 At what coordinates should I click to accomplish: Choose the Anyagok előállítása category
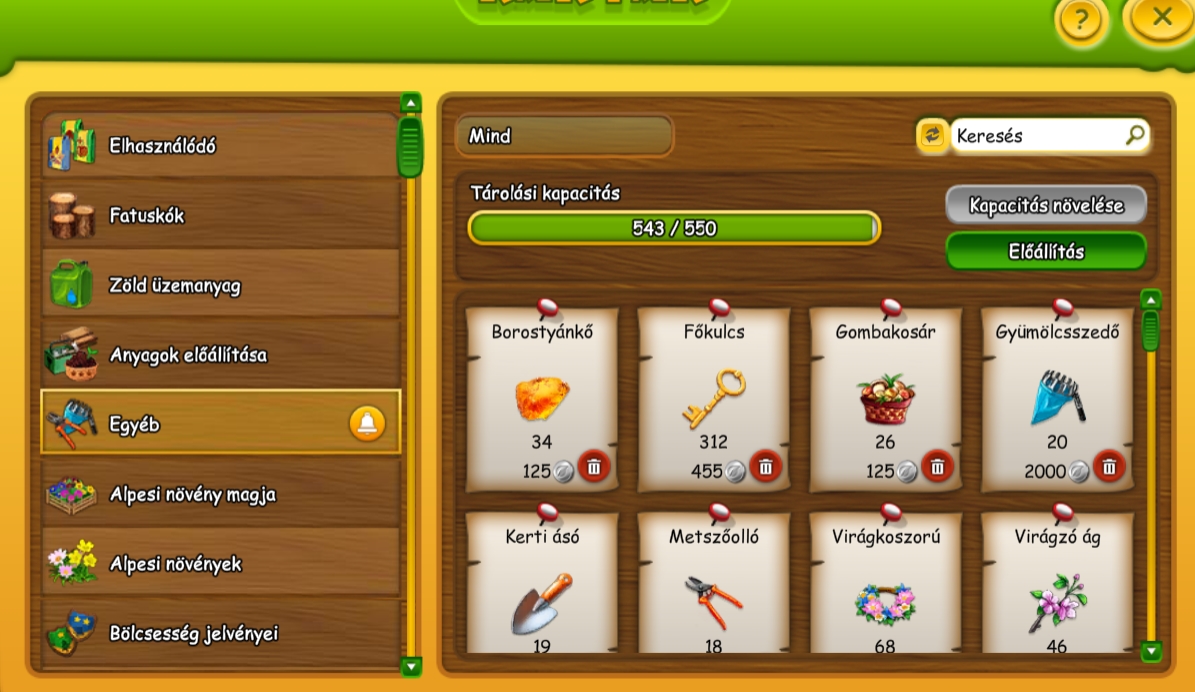point(220,355)
